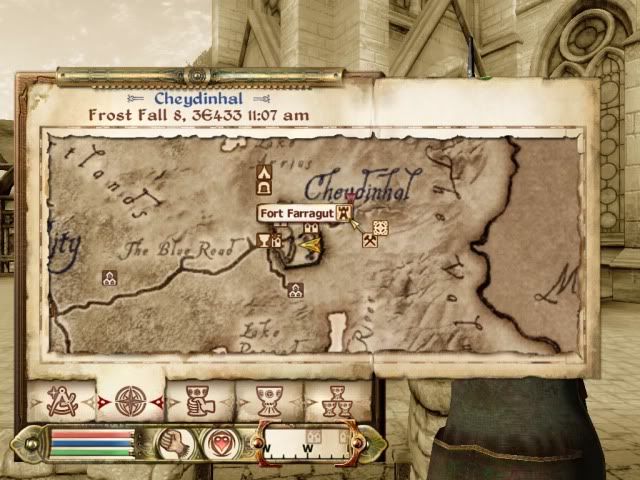Click the compass map section button

pyautogui.click(x=304, y=442)
